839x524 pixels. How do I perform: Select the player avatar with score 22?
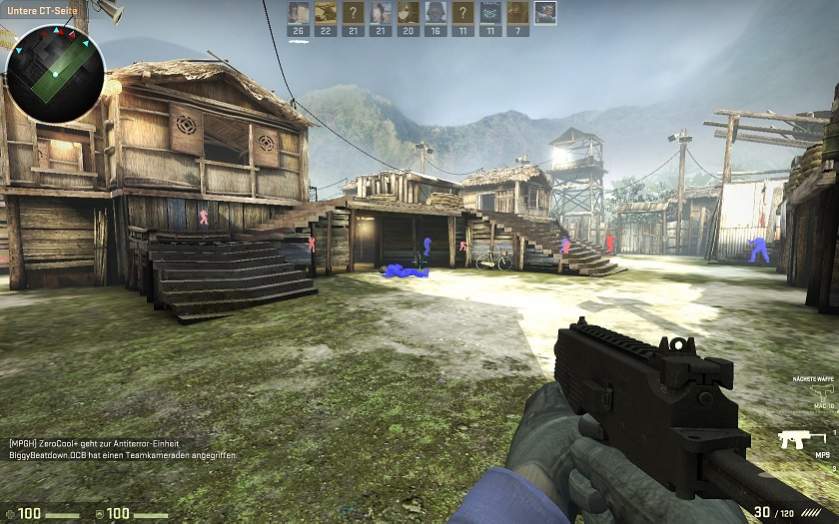coord(326,13)
